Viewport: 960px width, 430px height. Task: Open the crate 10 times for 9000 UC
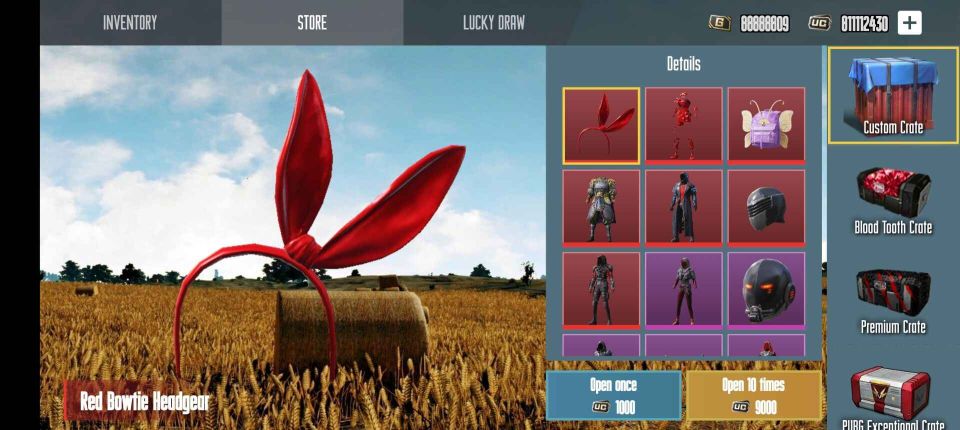(753, 395)
